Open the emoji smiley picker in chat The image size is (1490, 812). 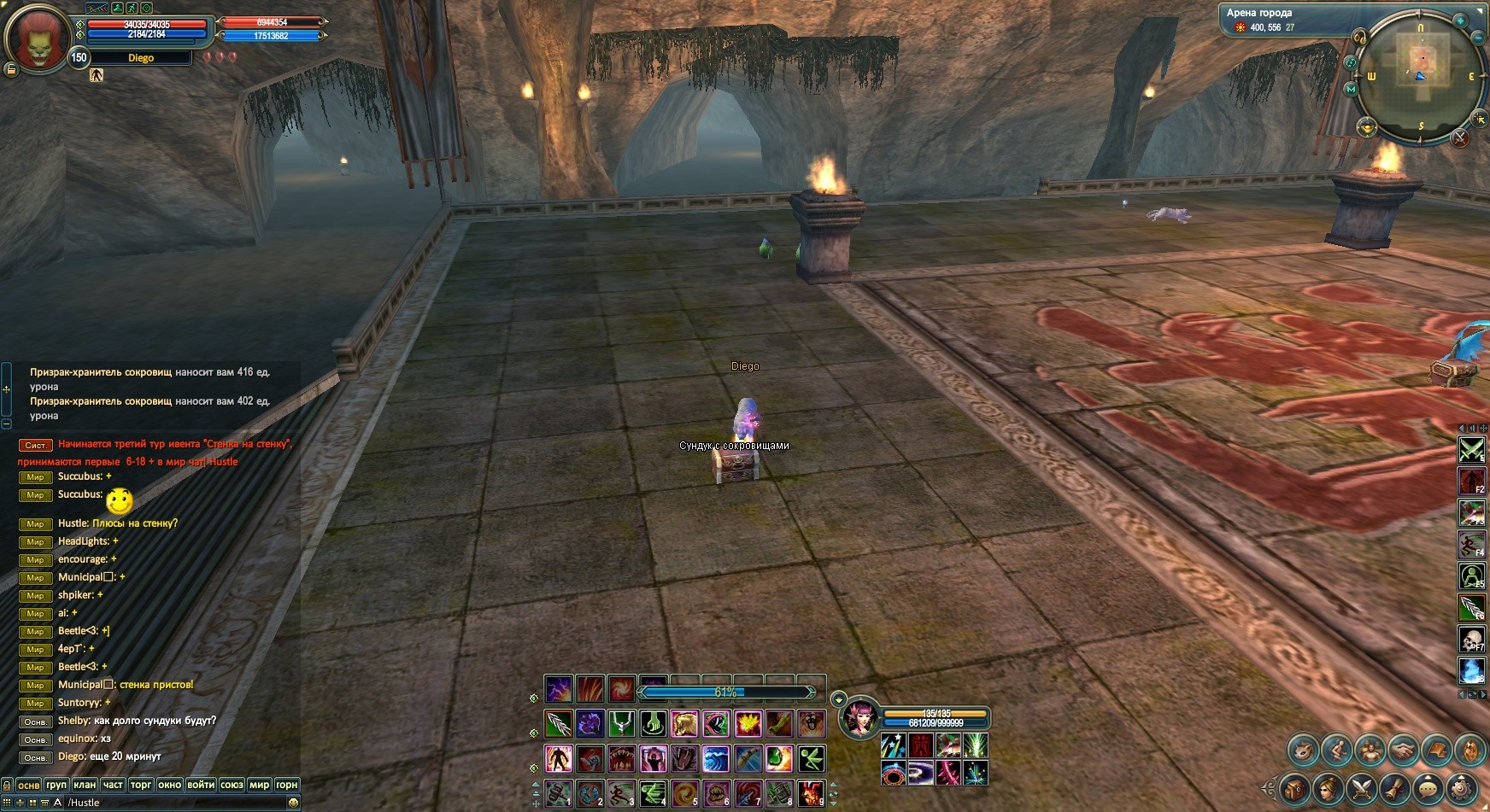coord(294,803)
